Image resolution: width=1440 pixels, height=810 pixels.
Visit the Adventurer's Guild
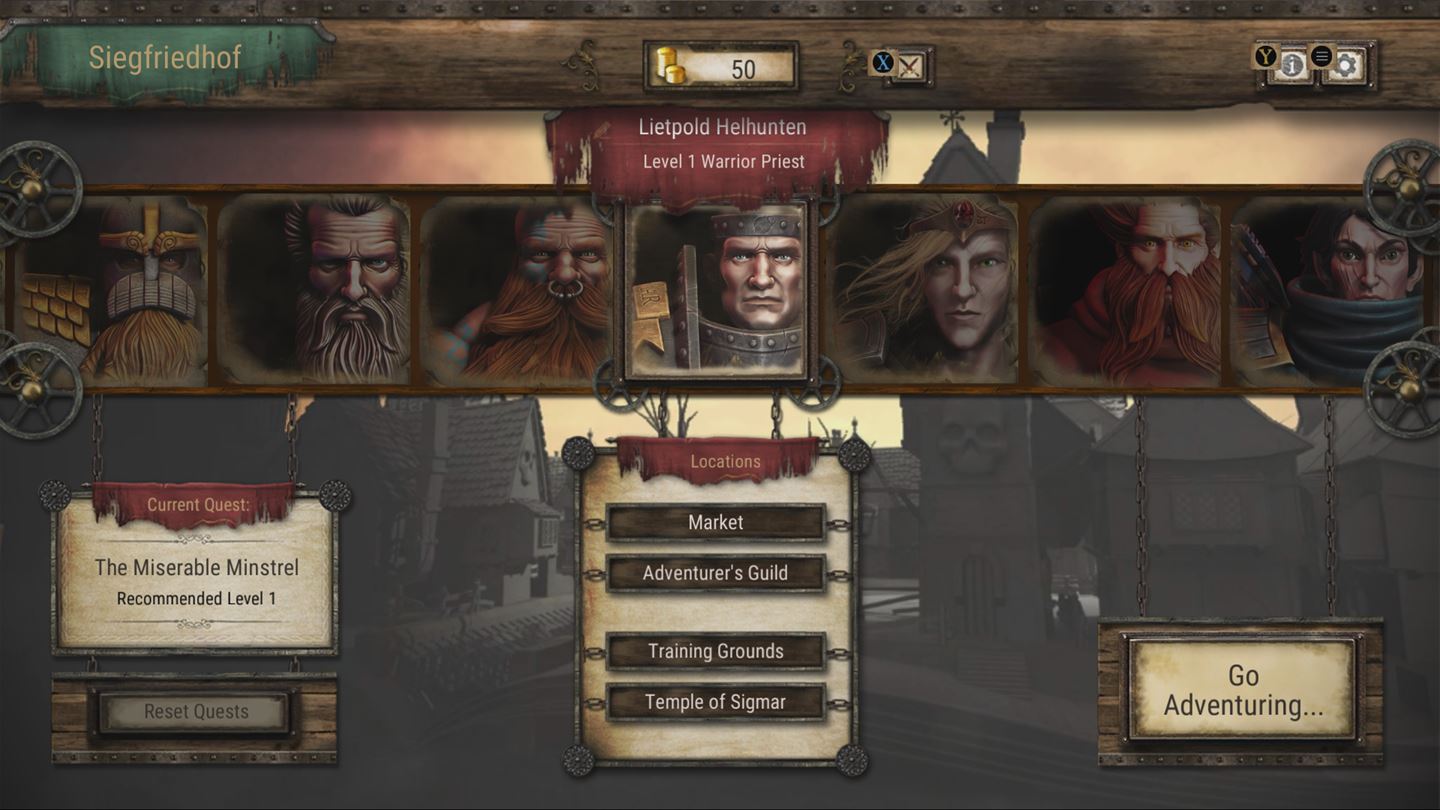click(716, 572)
